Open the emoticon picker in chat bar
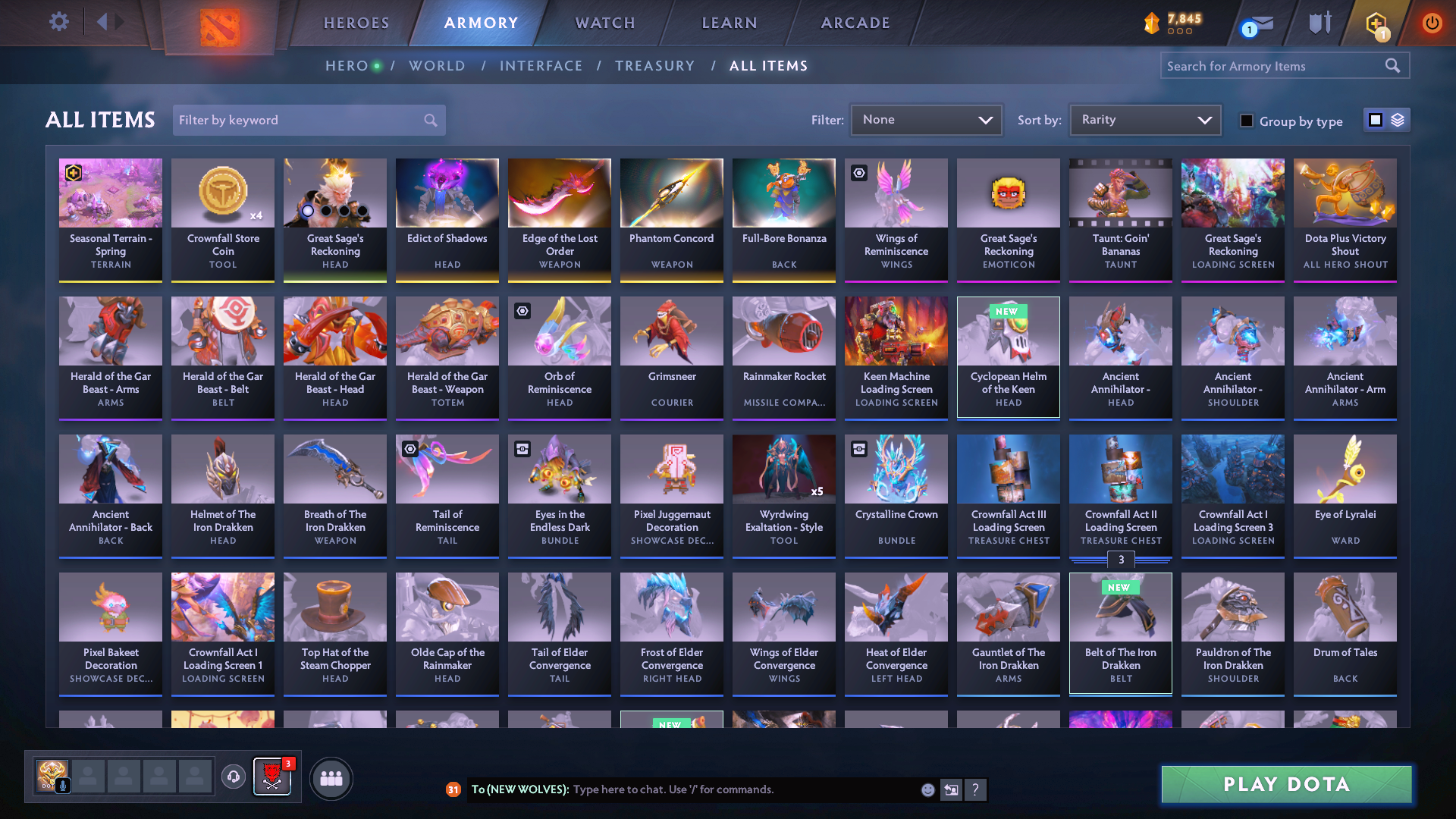The image size is (1456, 819). pos(927,789)
